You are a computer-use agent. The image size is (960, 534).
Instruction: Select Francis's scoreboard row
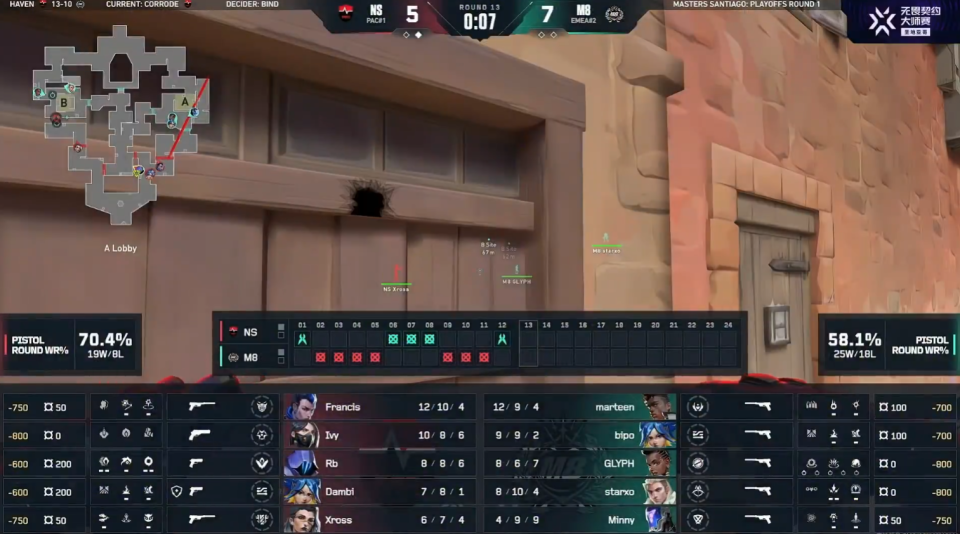[x=380, y=407]
